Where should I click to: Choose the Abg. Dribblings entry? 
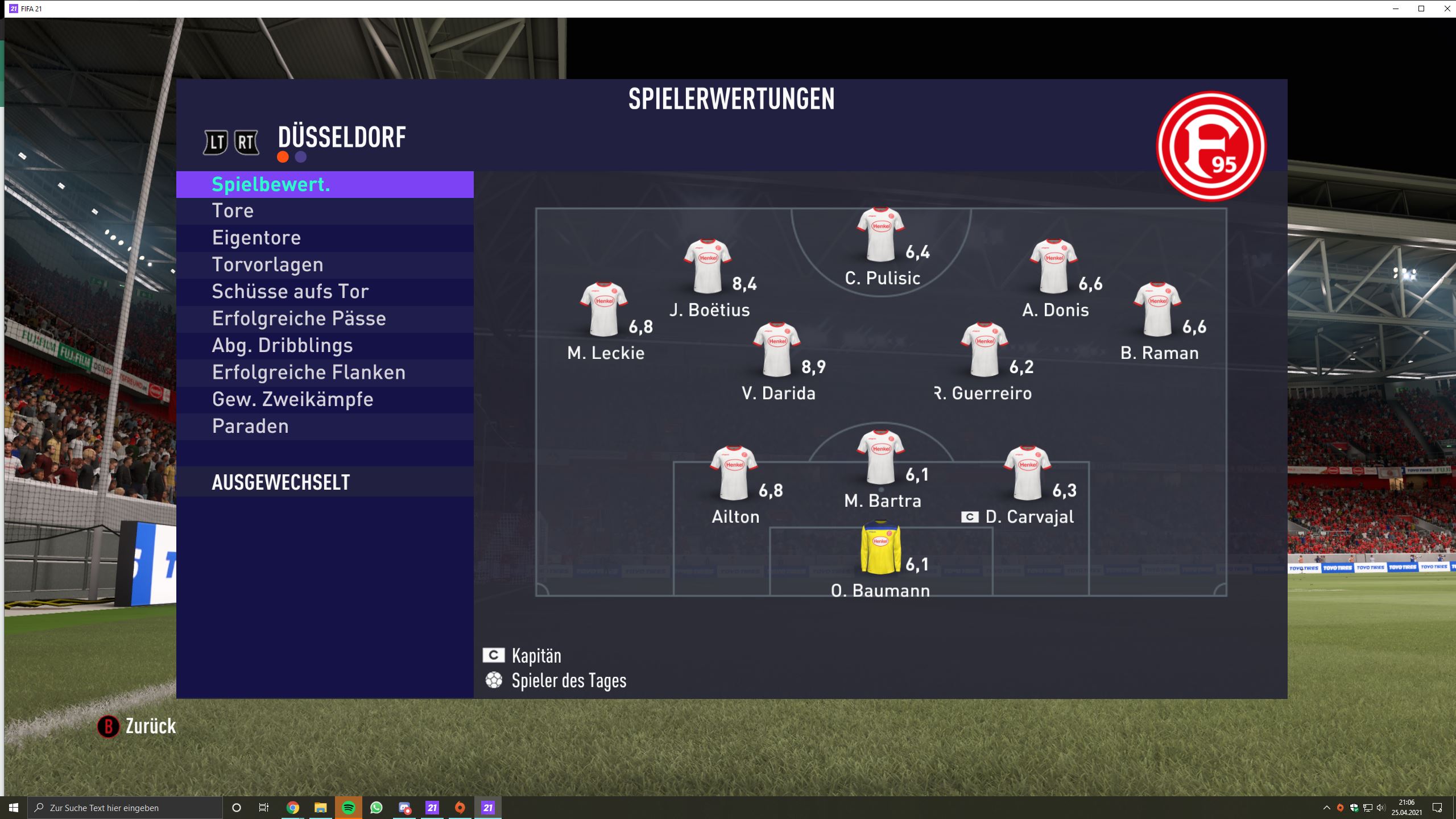click(x=324, y=346)
